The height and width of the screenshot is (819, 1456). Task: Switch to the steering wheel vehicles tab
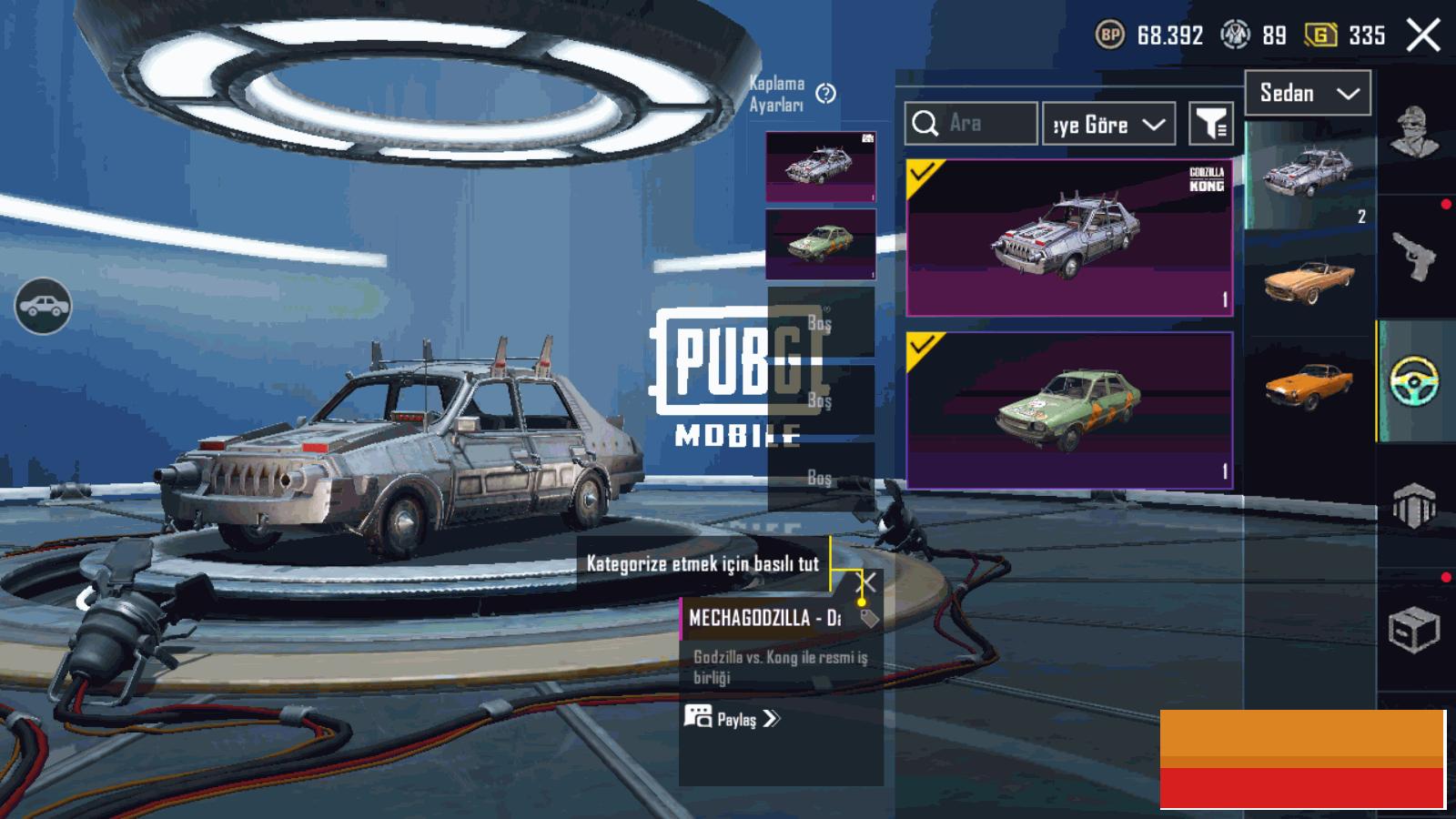click(1414, 381)
